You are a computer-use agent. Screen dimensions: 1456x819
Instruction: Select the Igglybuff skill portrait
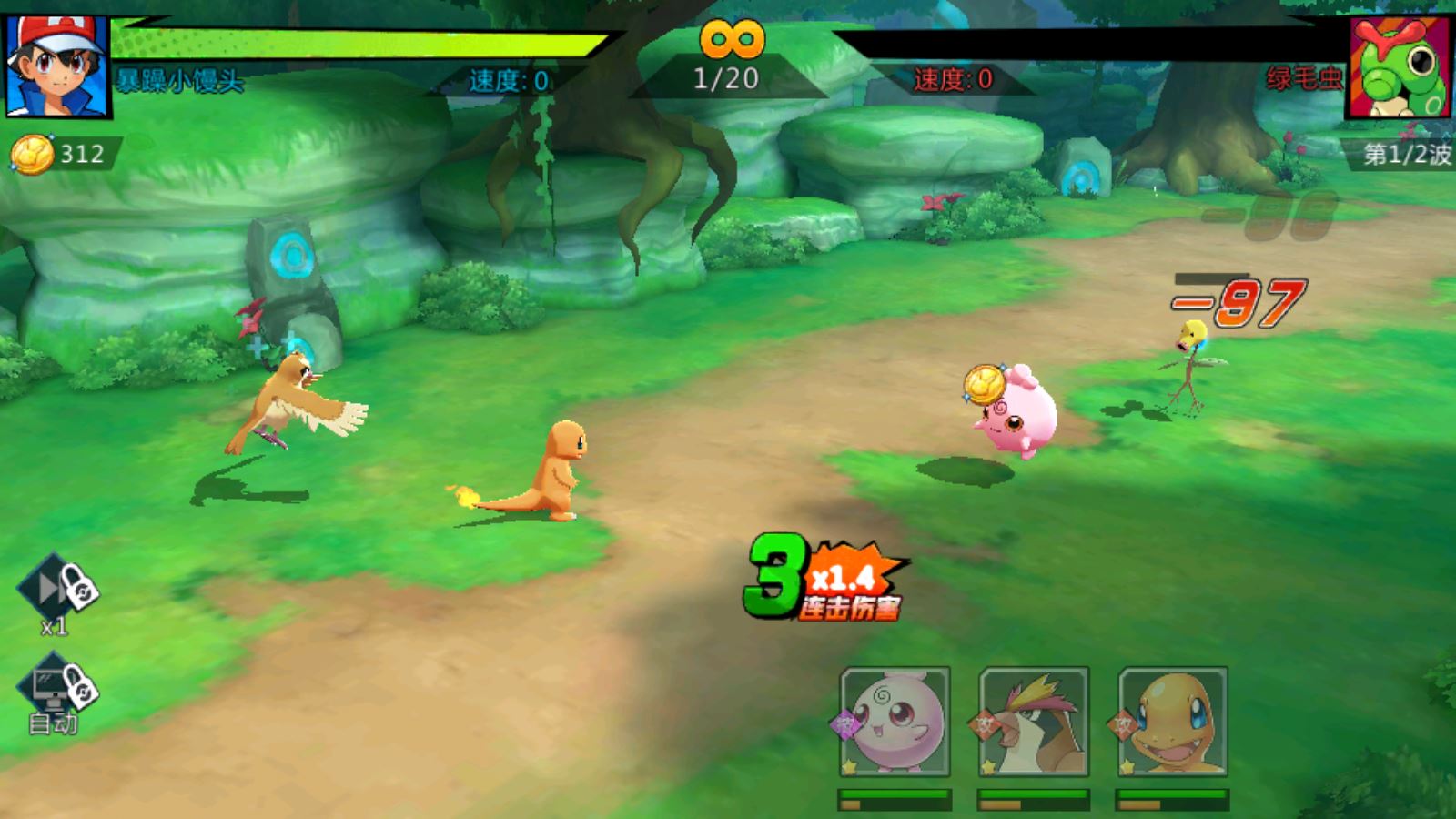pyautogui.click(x=895, y=722)
